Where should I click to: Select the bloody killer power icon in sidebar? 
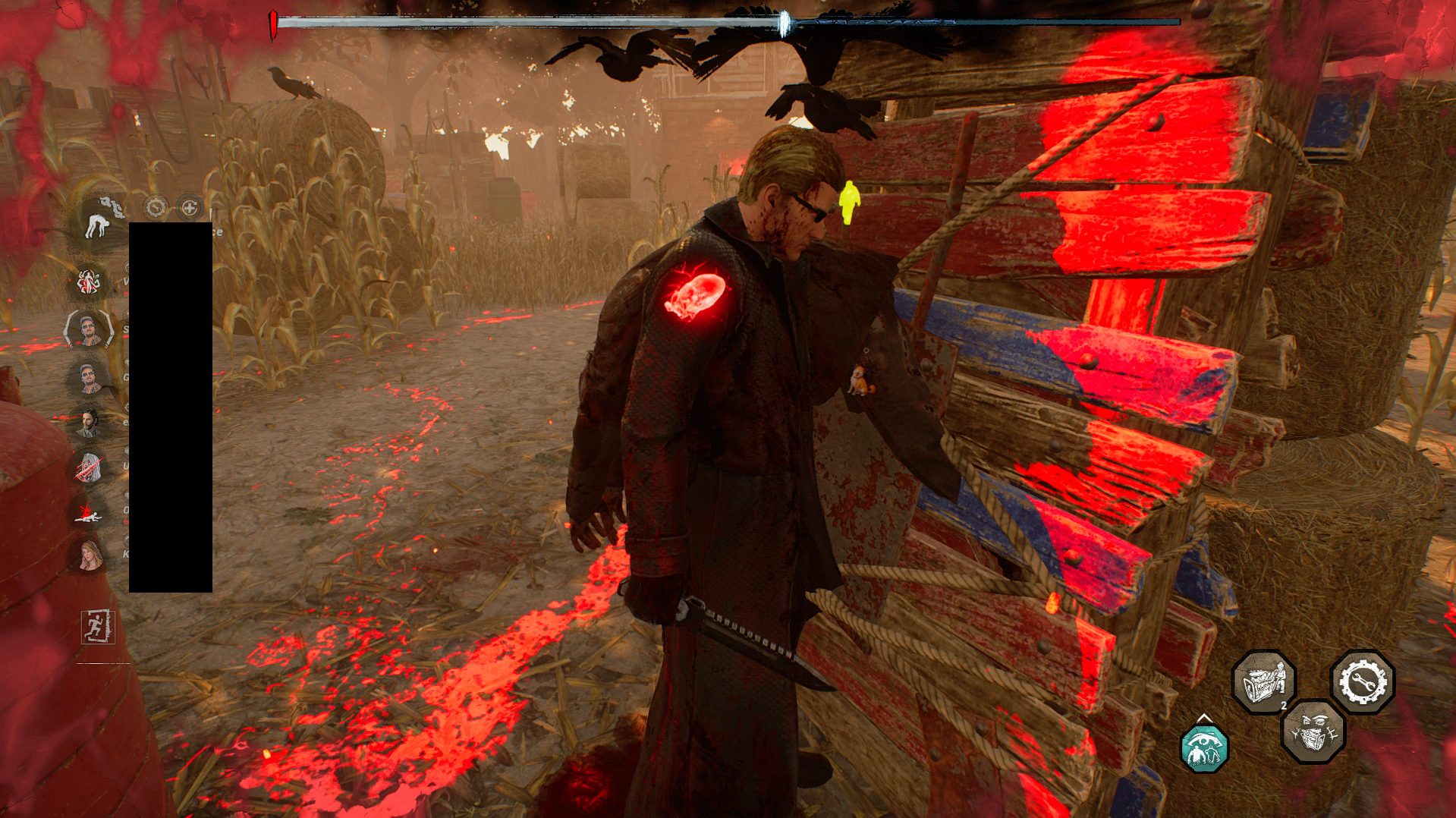(88, 282)
